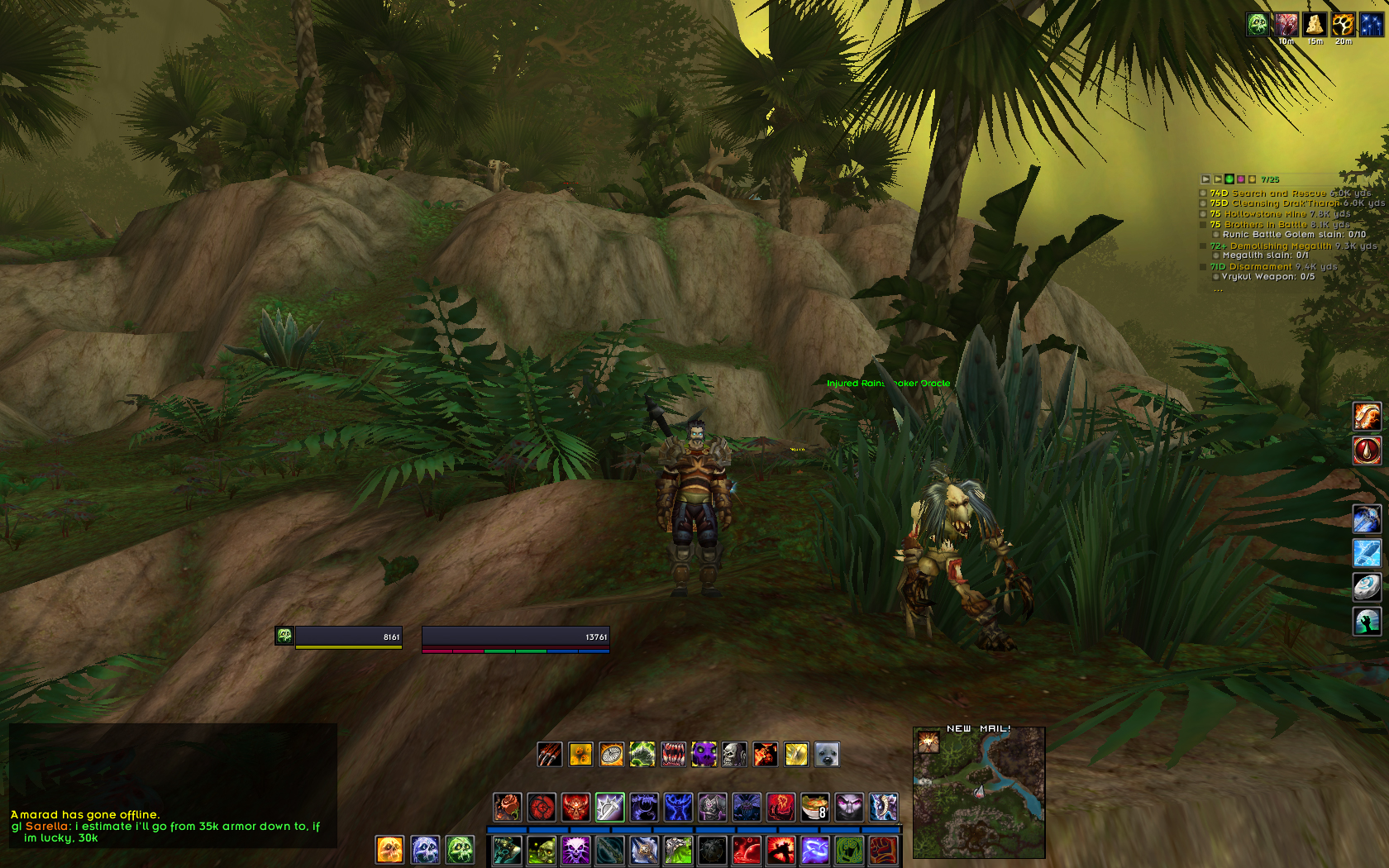The image size is (1389, 868).
Task: Click the tracking icon on the minimap
Action: (x=927, y=743)
